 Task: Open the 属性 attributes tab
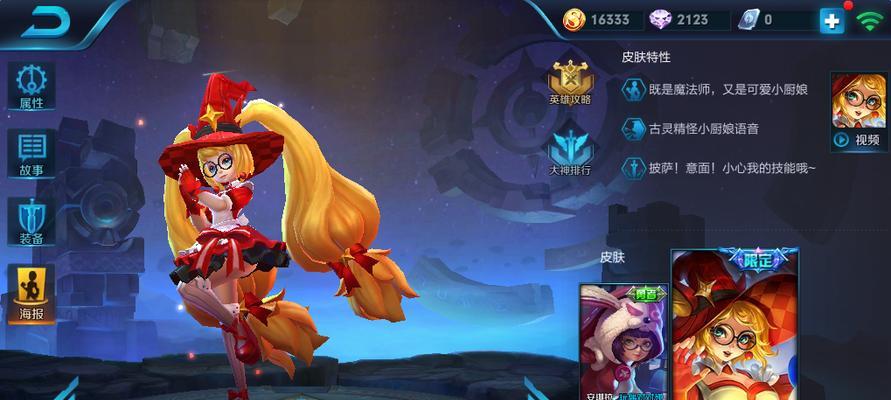point(31,86)
